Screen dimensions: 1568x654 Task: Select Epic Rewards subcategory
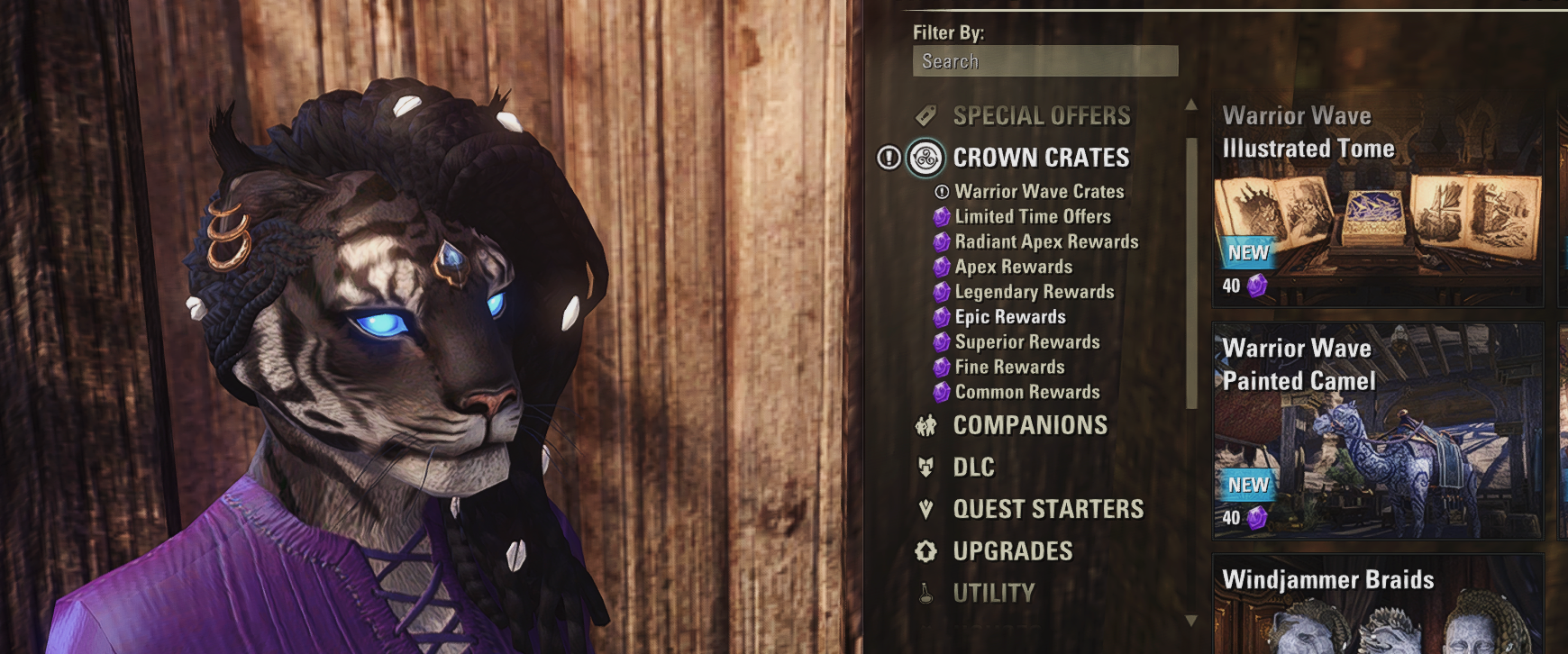[1010, 317]
